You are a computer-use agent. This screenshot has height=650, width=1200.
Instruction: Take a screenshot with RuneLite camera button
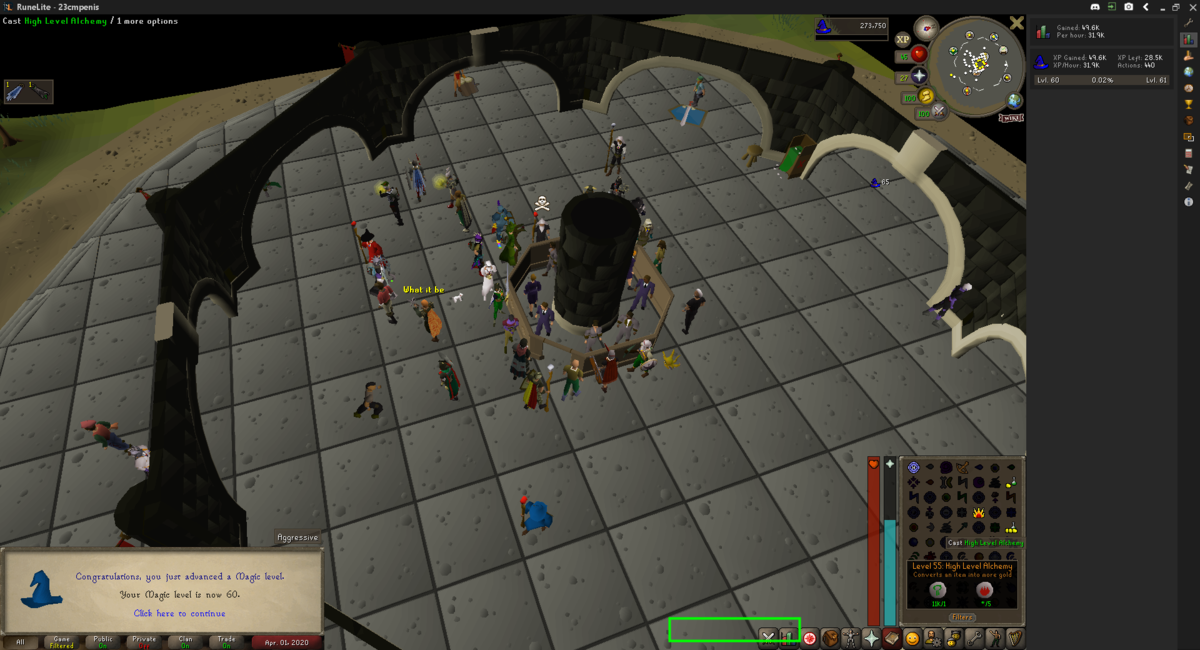tap(1128, 6)
